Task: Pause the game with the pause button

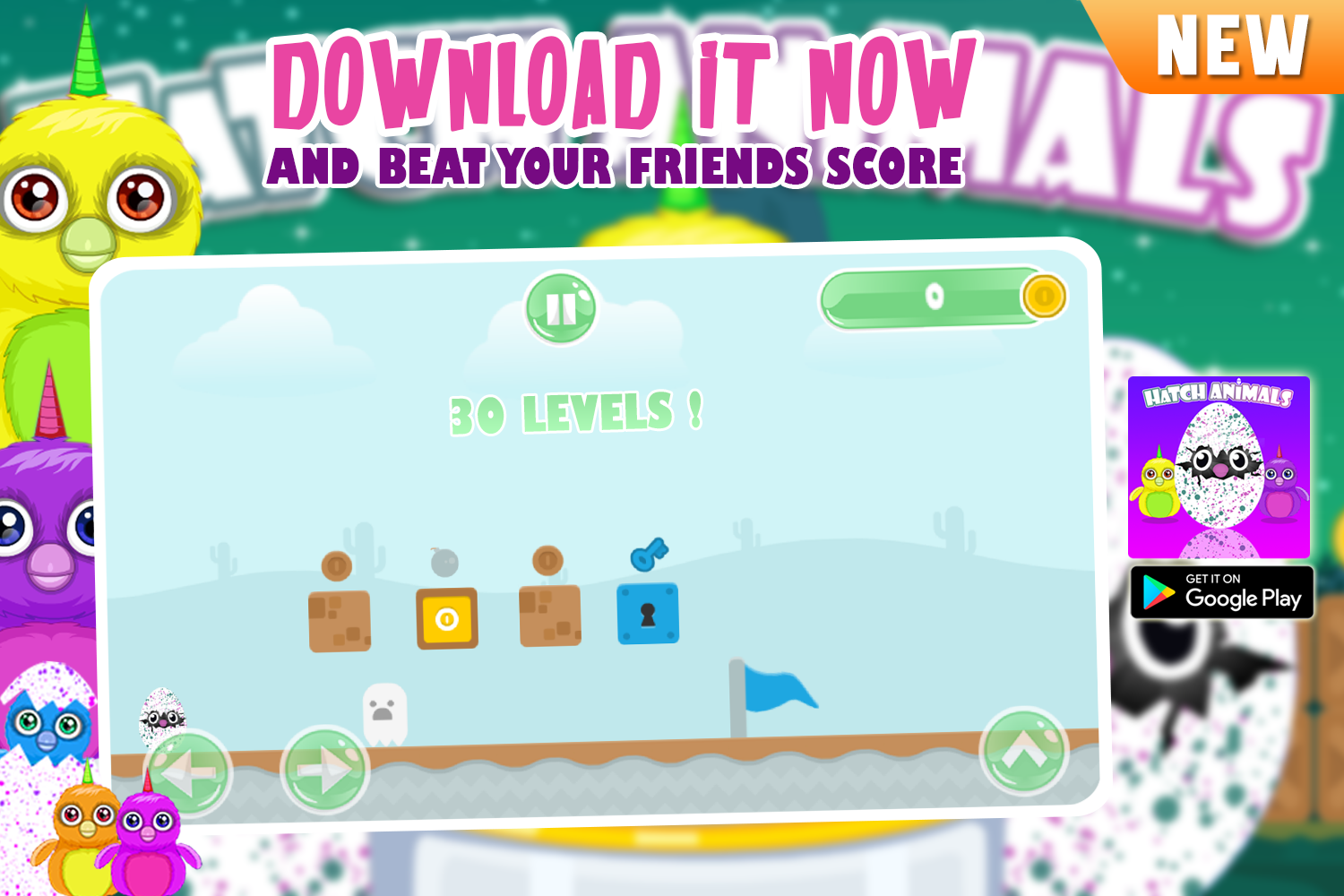Action: pos(562,309)
